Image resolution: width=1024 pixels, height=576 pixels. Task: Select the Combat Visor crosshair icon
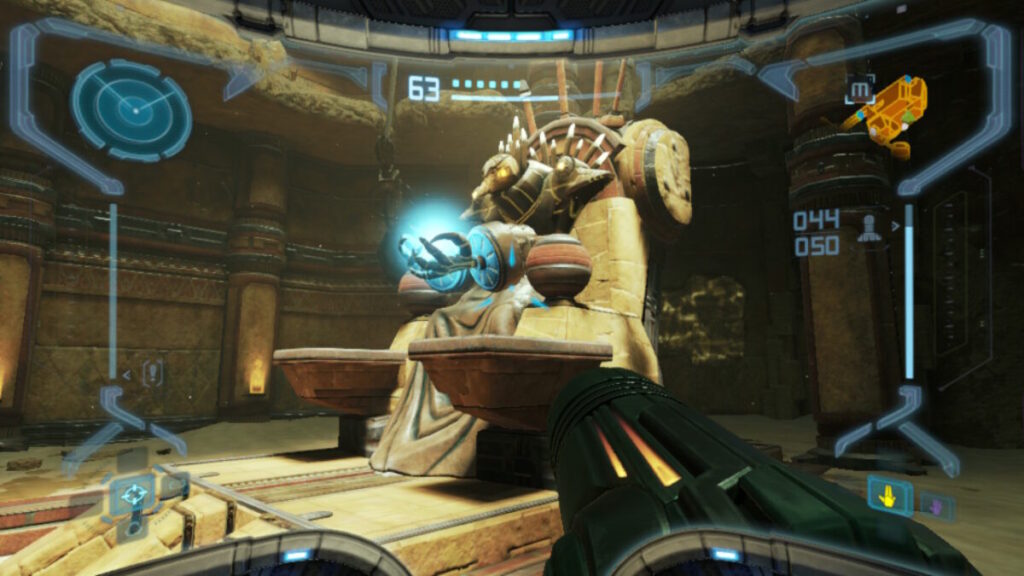(x=131, y=494)
